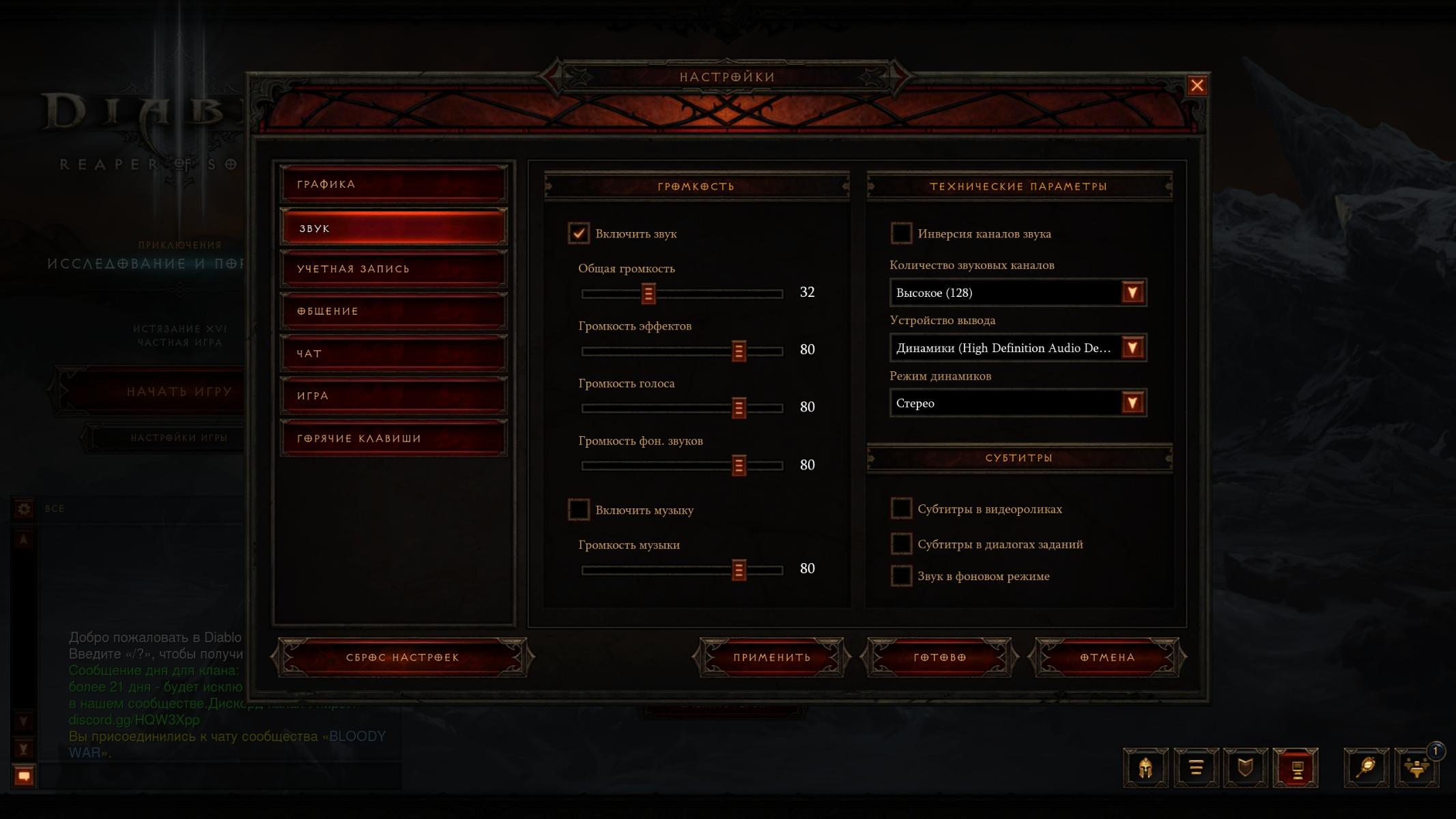The height and width of the screenshot is (819, 1456).
Task: Toggle Звук в фоновом режиме option
Action: click(901, 576)
